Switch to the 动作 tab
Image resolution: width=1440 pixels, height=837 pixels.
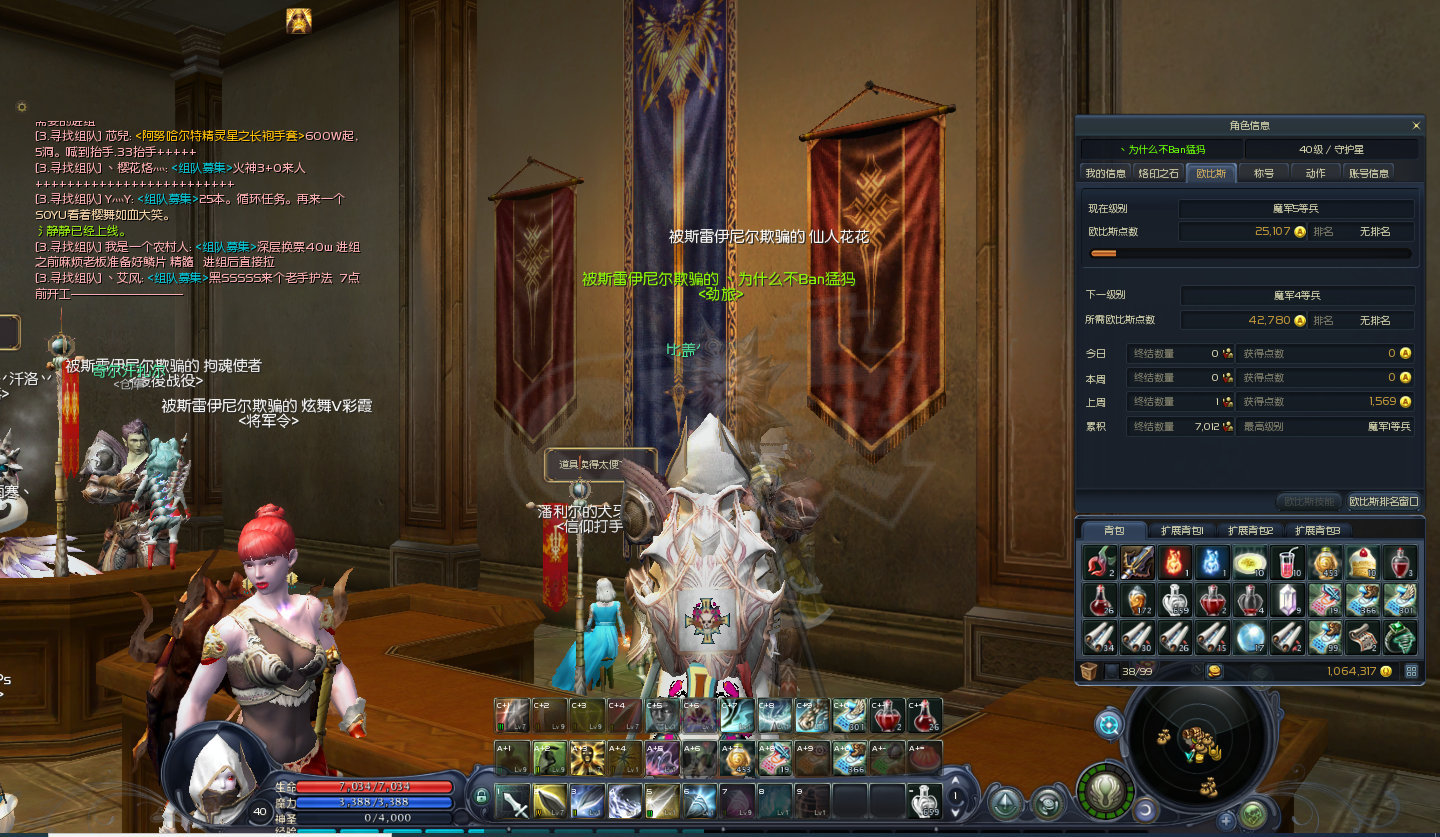(x=1315, y=173)
